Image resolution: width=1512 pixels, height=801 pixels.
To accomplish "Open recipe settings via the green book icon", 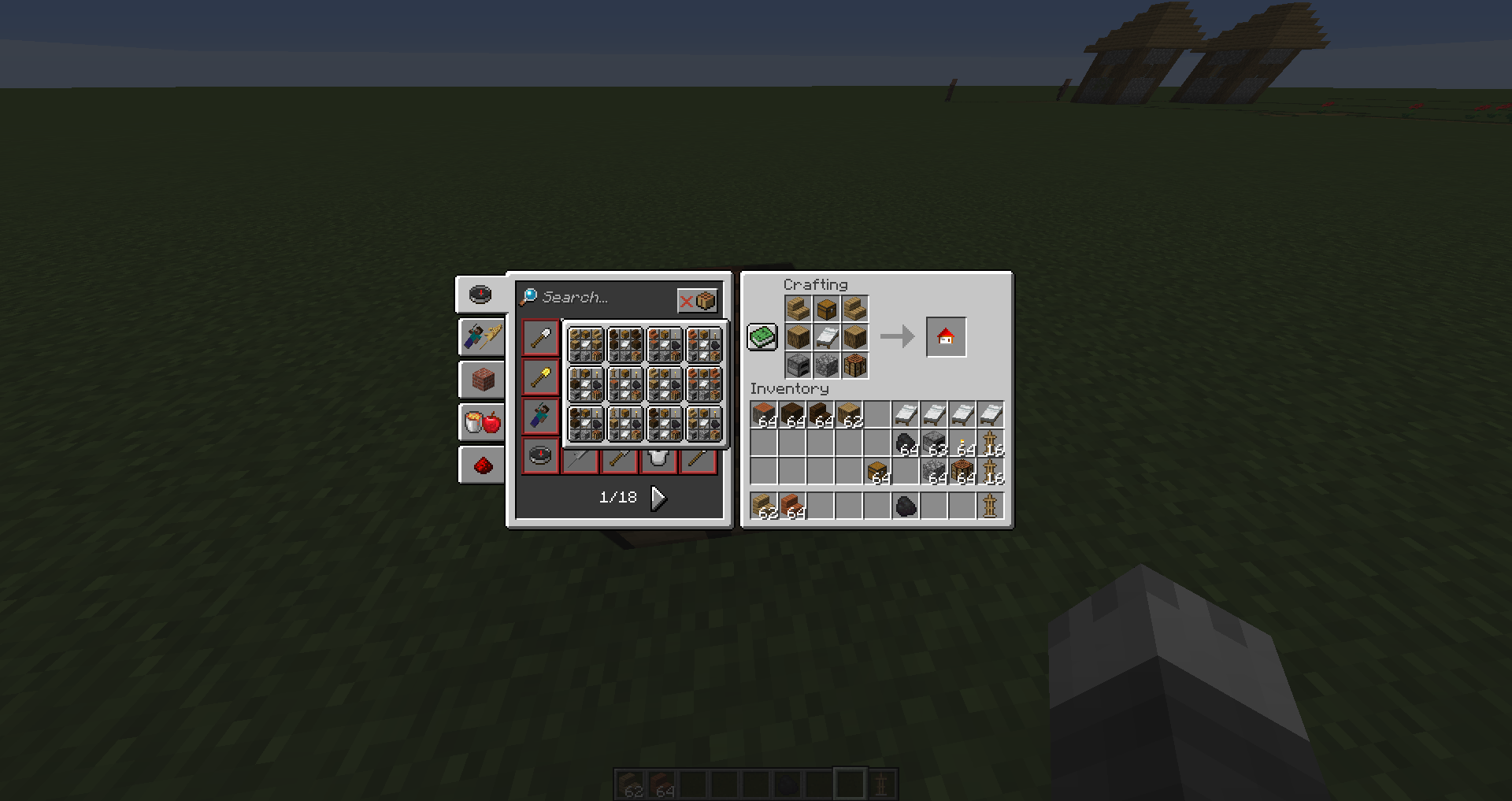I will pos(762,336).
